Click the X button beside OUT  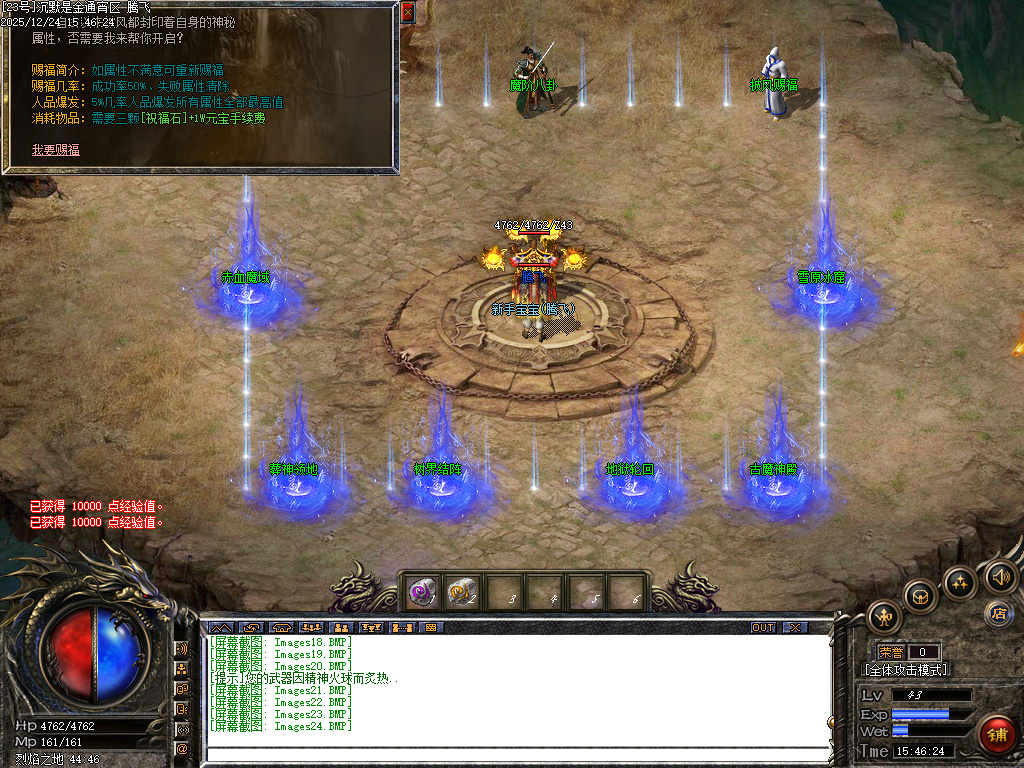(x=795, y=628)
